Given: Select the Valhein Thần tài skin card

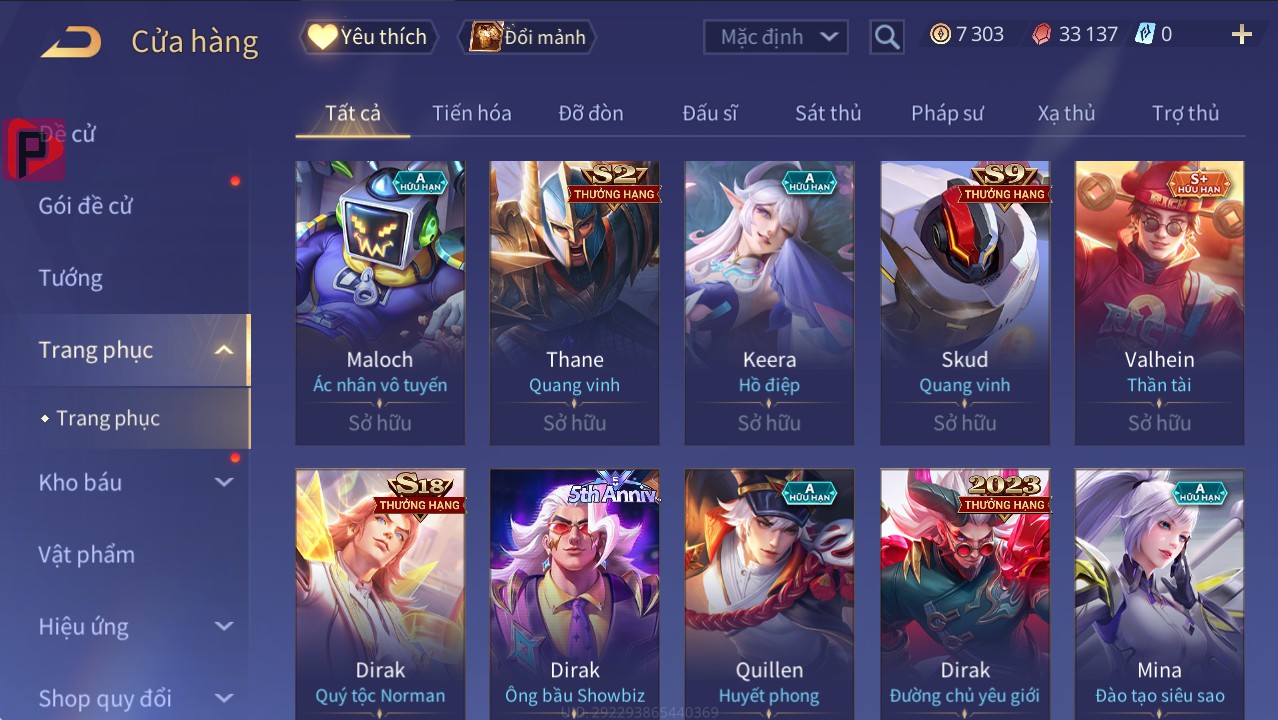Looking at the screenshot, I should [x=1159, y=302].
